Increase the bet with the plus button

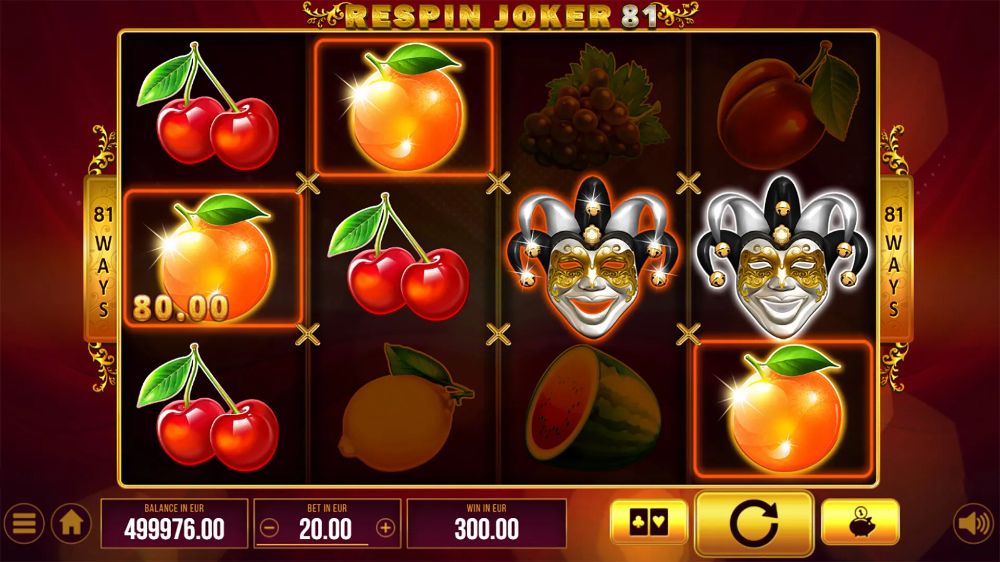coord(385,528)
